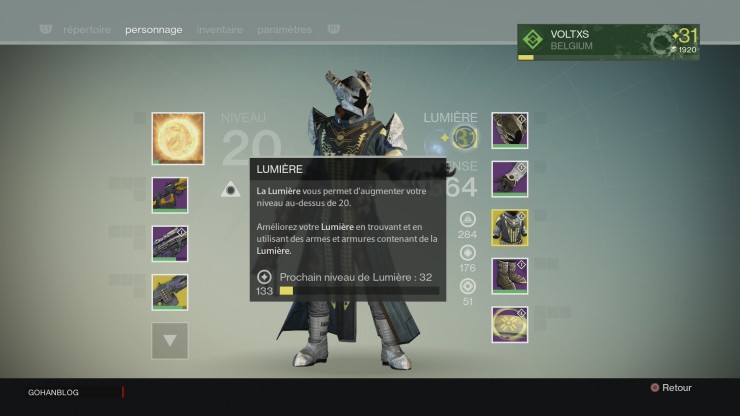Click the Lumière level 31 icon
740x416 pixels.
click(x=463, y=137)
